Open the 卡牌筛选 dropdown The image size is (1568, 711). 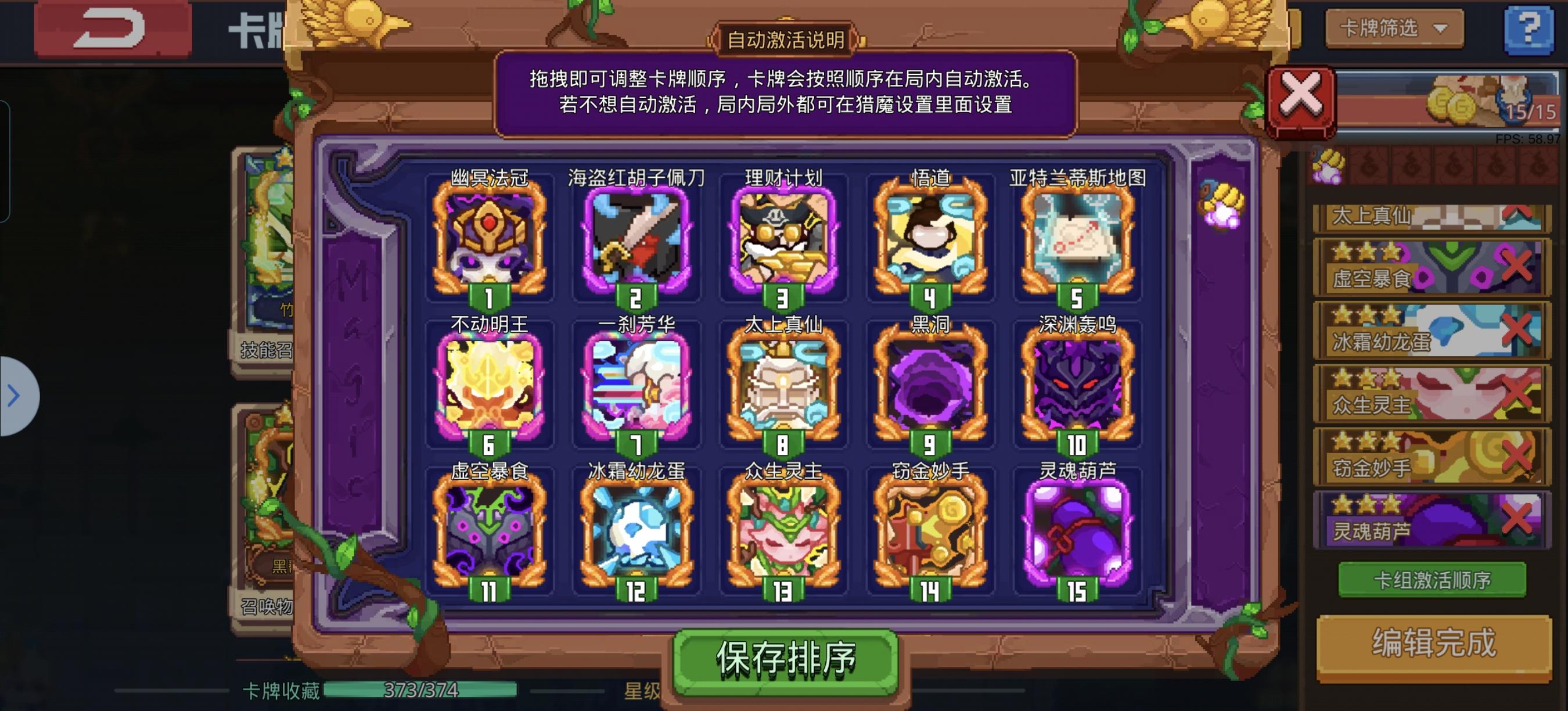(x=1394, y=29)
